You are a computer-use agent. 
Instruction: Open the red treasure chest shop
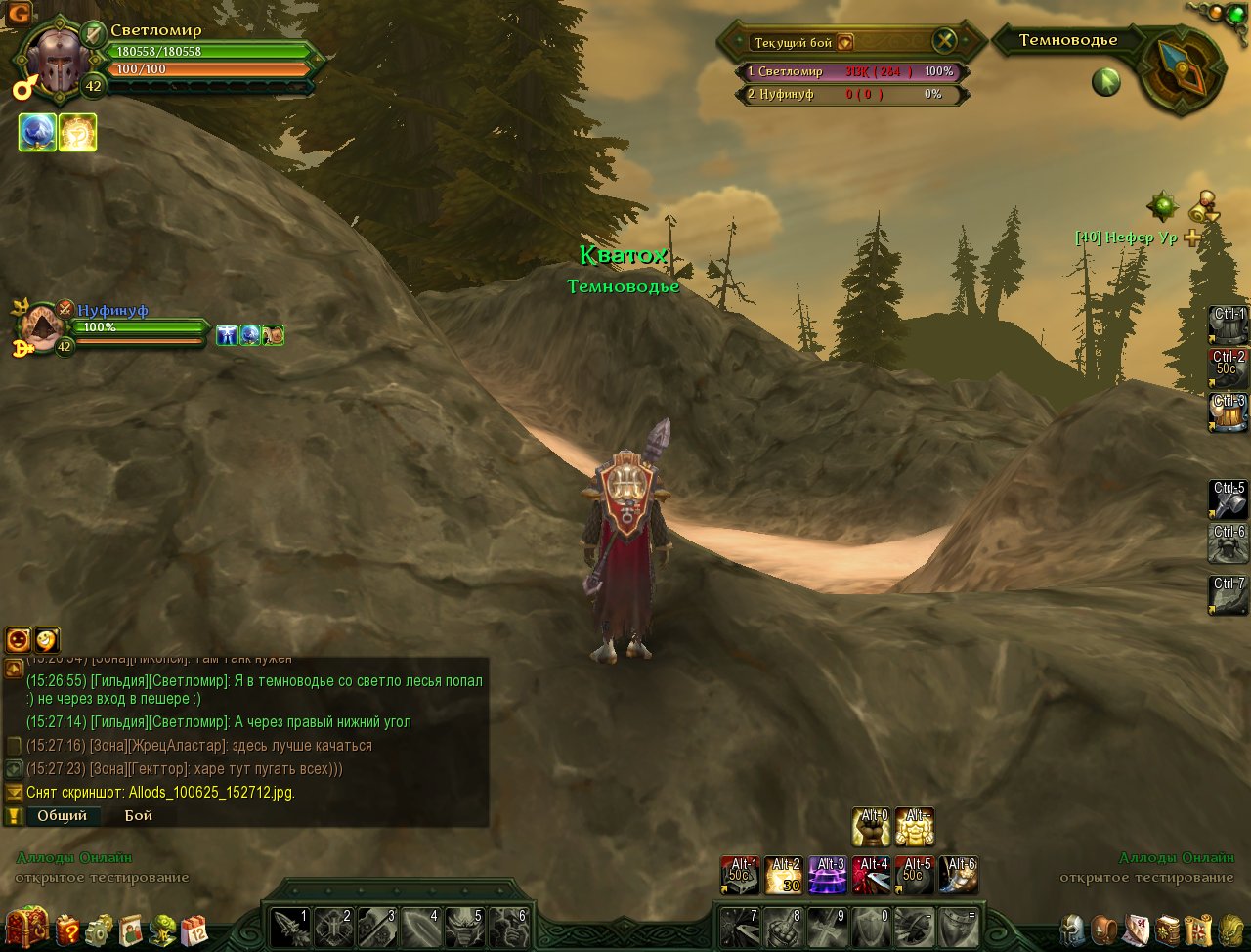click(26, 928)
